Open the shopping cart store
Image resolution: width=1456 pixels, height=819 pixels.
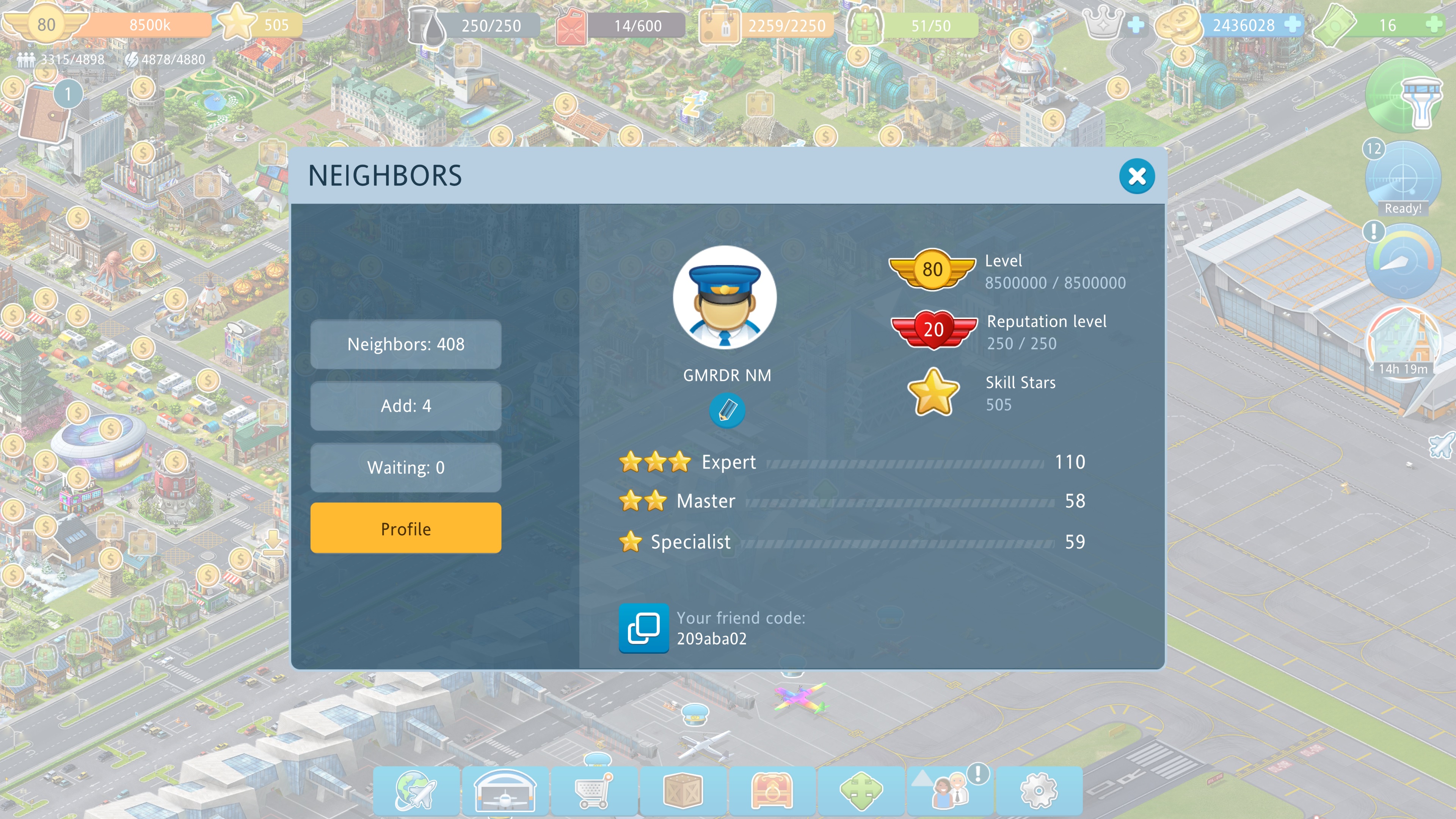[x=593, y=790]
